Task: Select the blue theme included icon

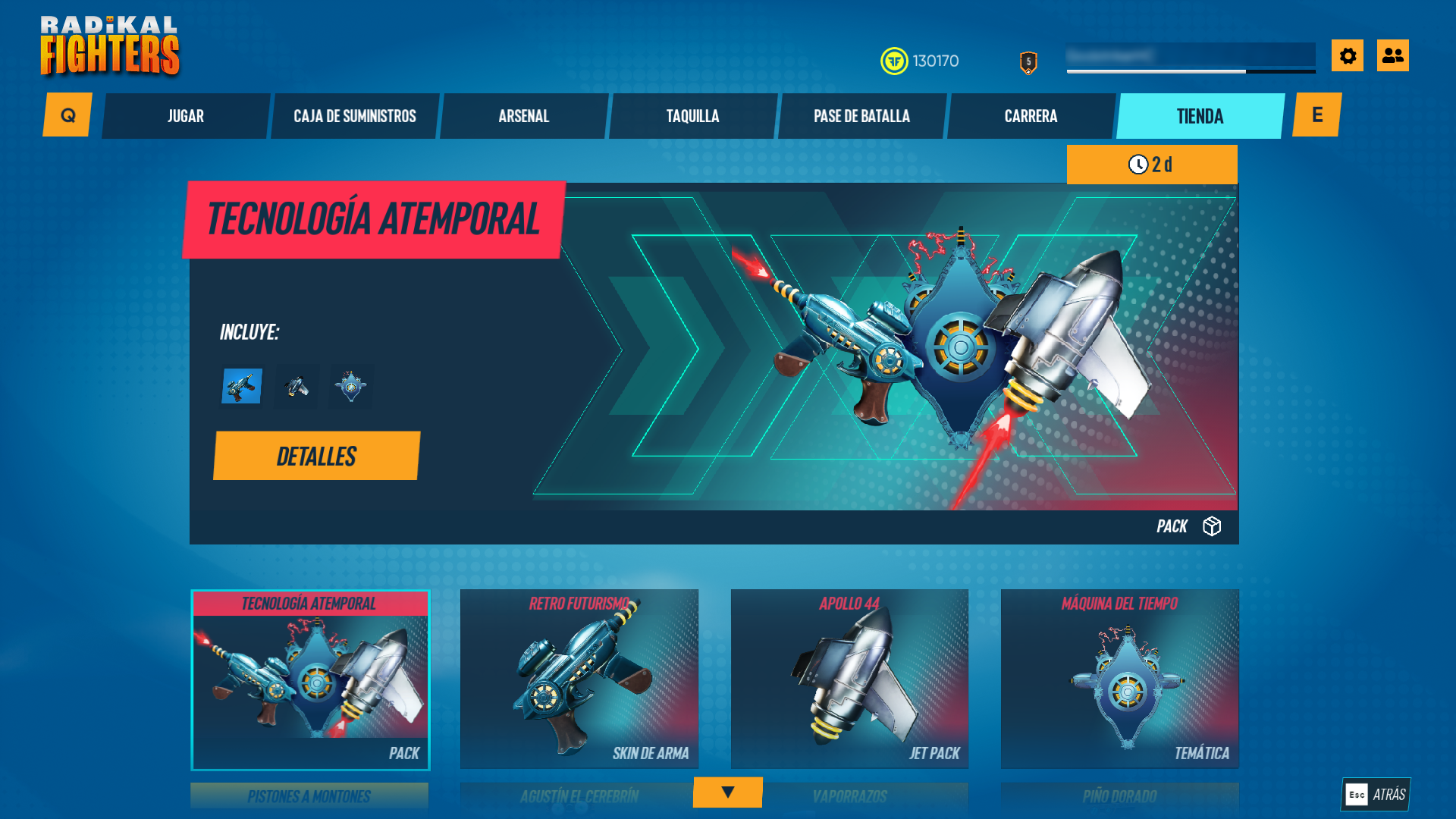Action: click(351, 386)
